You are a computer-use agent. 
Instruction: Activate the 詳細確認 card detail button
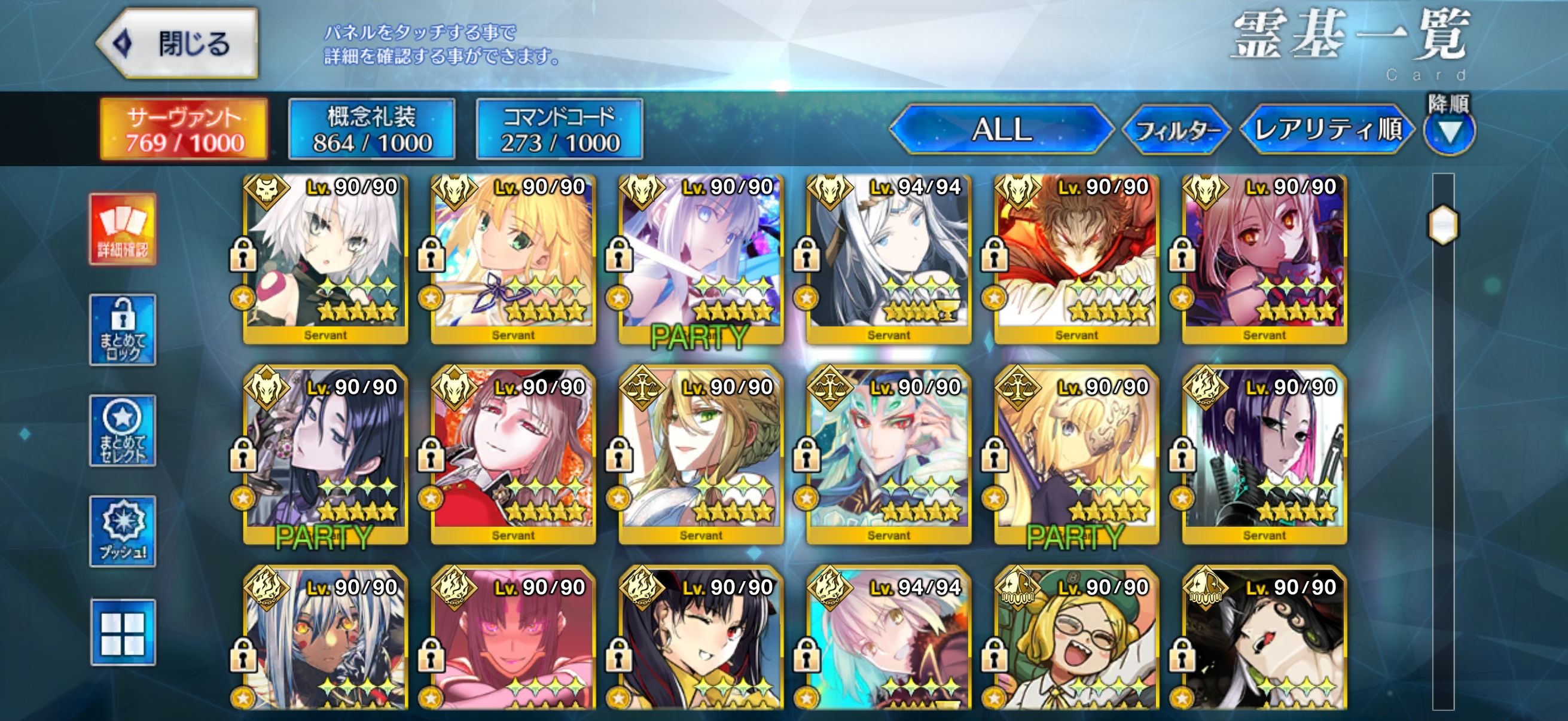[123, 230]
